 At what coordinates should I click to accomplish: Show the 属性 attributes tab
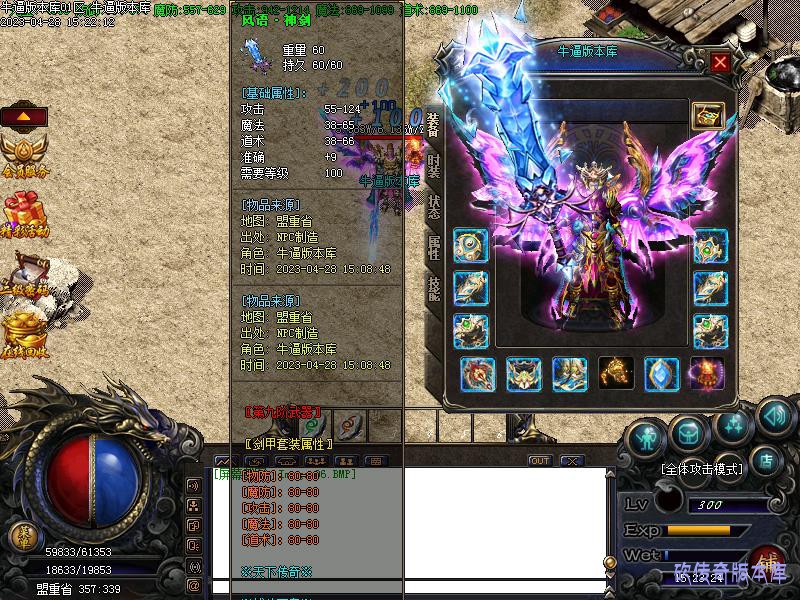pos(433,247)
